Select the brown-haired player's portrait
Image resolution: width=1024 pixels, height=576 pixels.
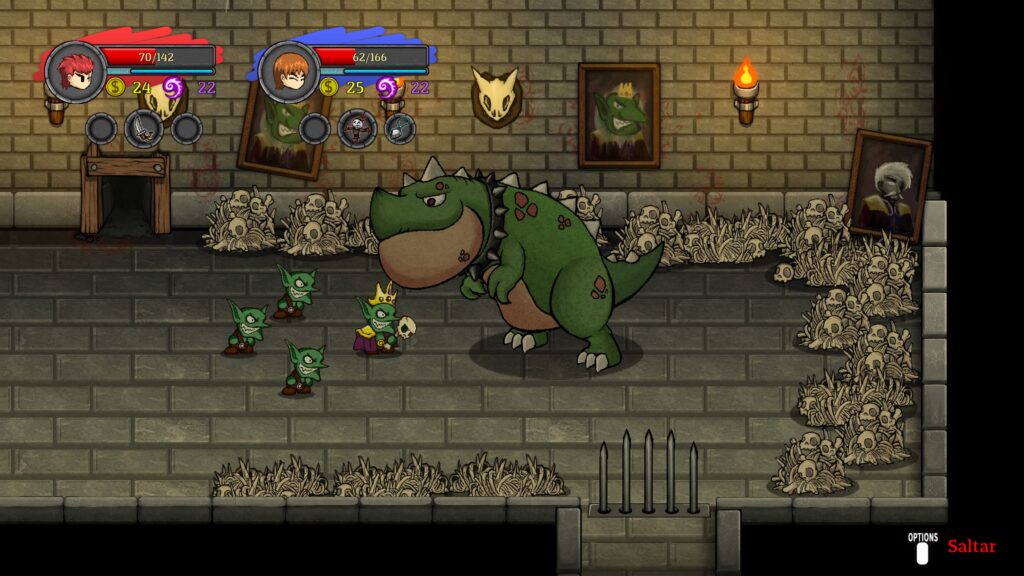[289, 71]
